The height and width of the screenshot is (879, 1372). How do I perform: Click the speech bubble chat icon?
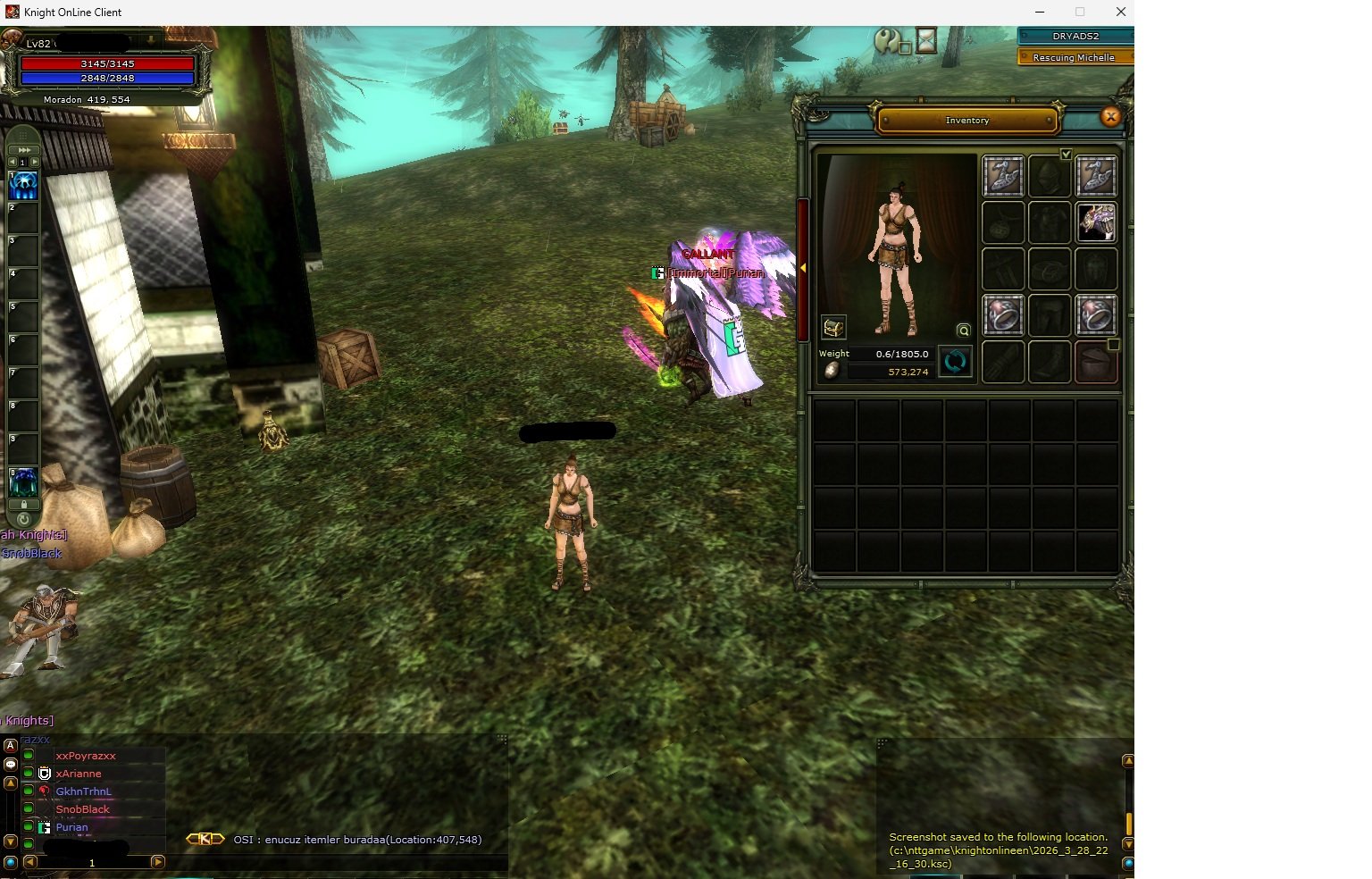11,764
